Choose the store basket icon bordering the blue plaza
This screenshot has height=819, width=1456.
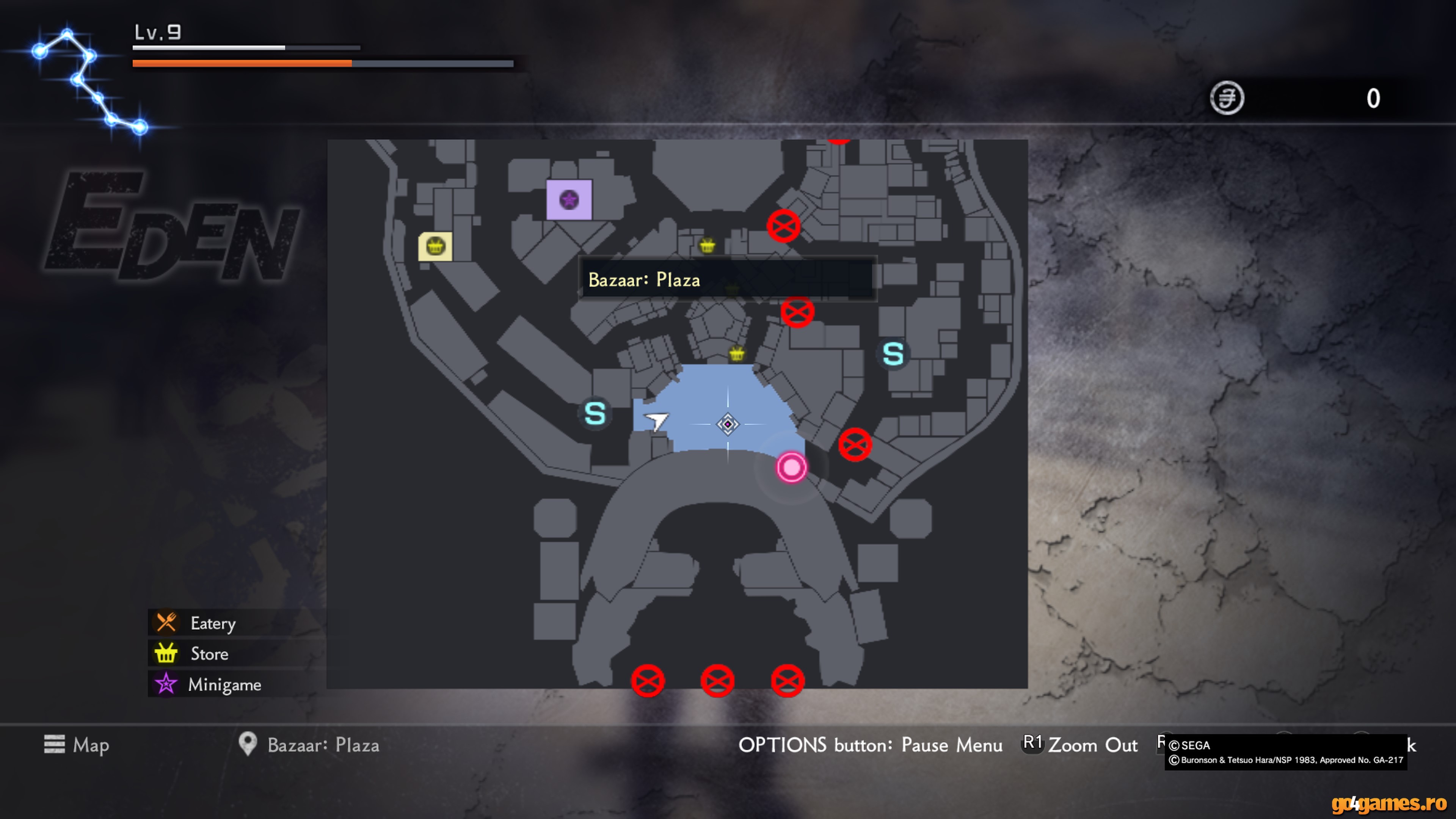(736, 354)
